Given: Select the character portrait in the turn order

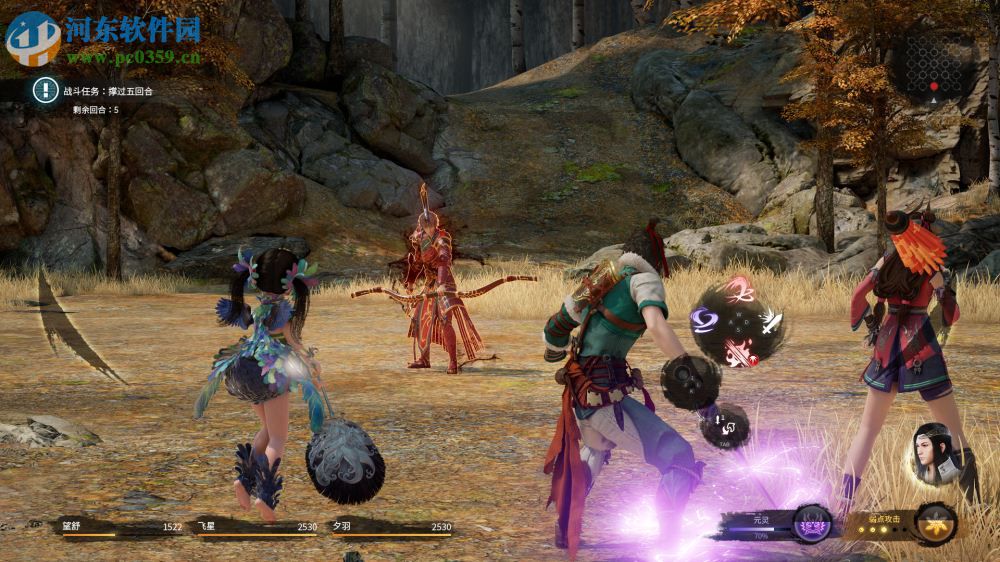Looking at the screenshot, I should coord(937,455).
